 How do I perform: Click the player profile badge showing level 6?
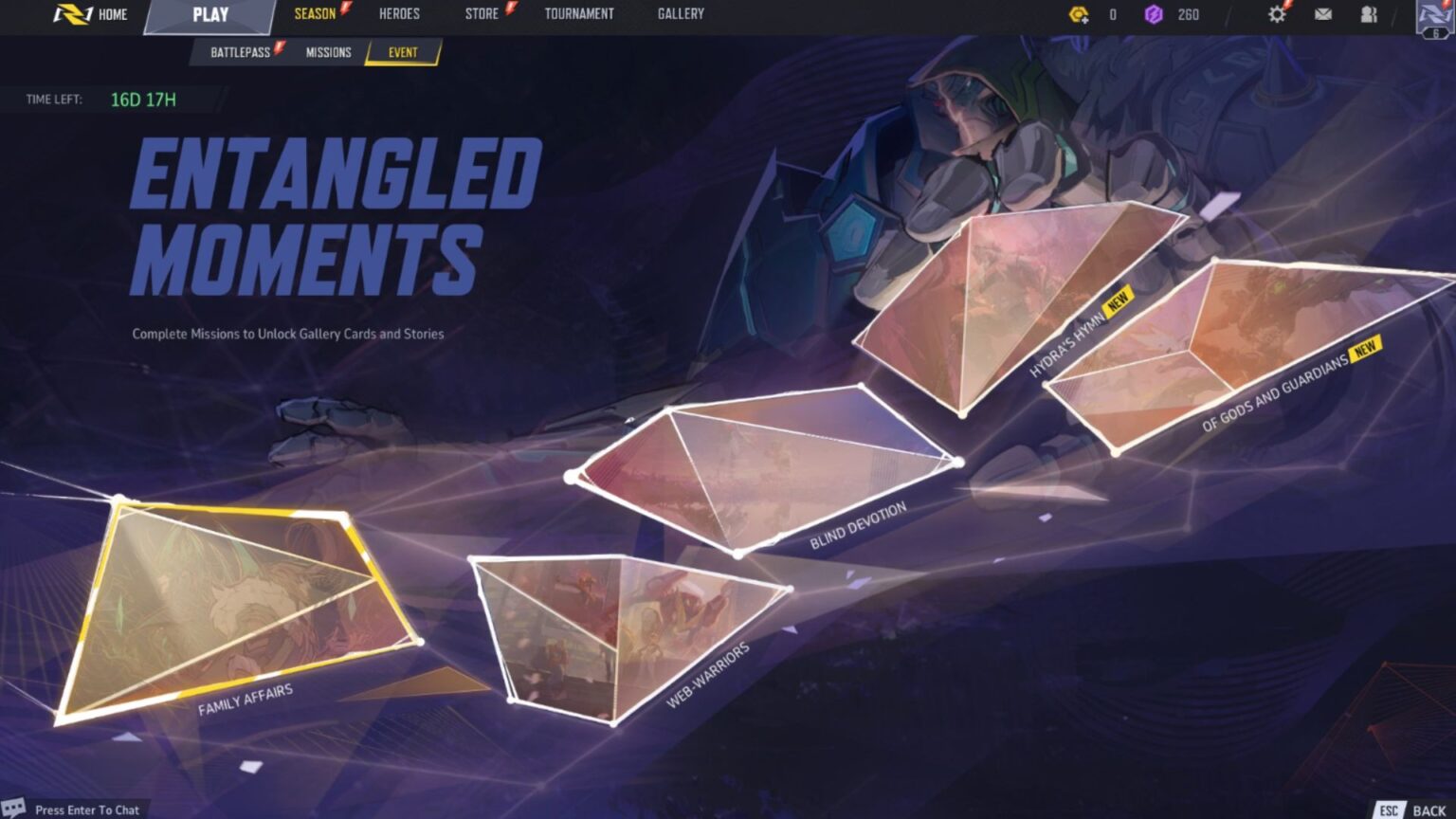pos(1433,19)
